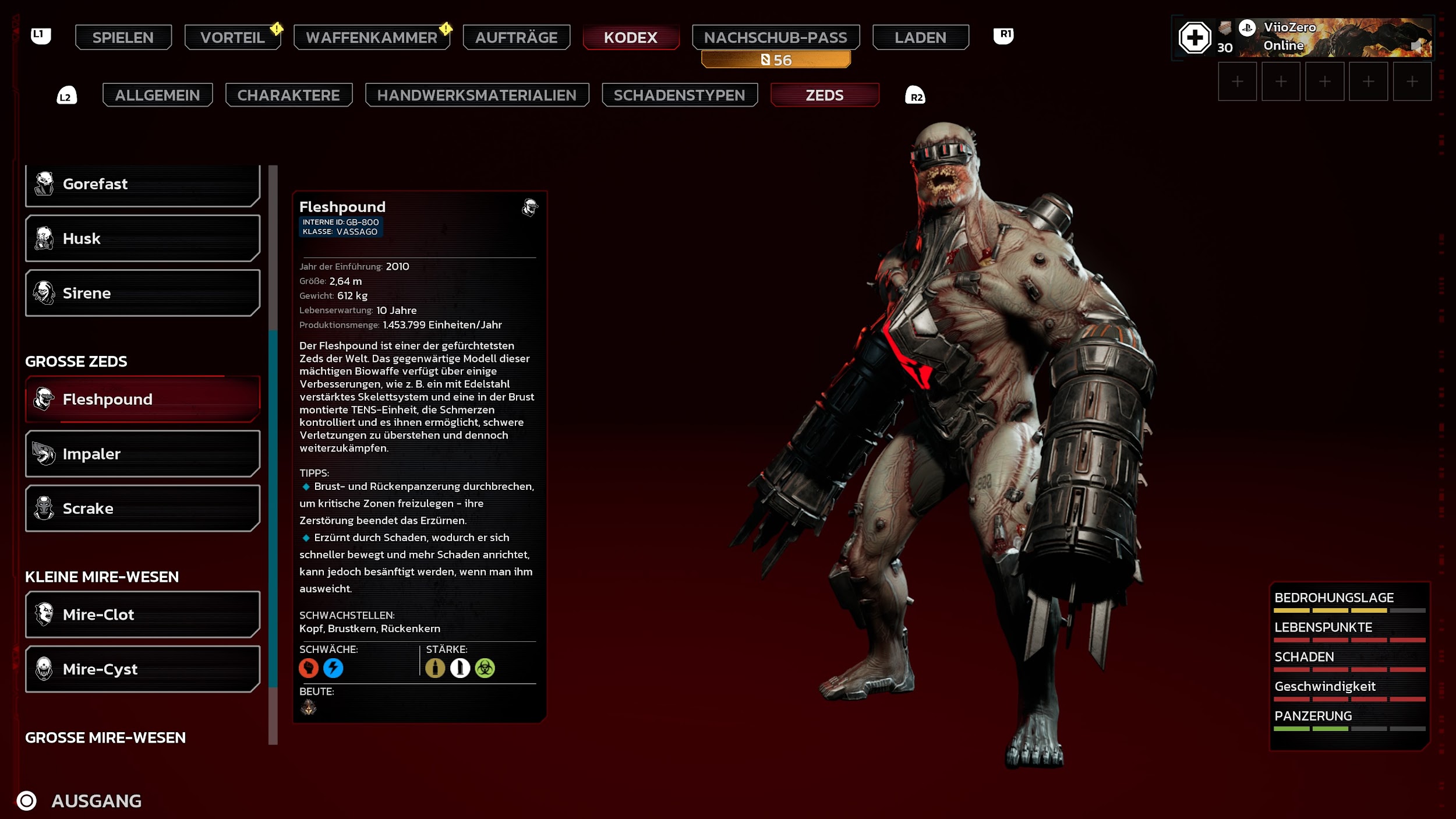The width and height of the screenshot is (1456, 819).
Task: Select the Impaler entry
Action: (142, 454)
